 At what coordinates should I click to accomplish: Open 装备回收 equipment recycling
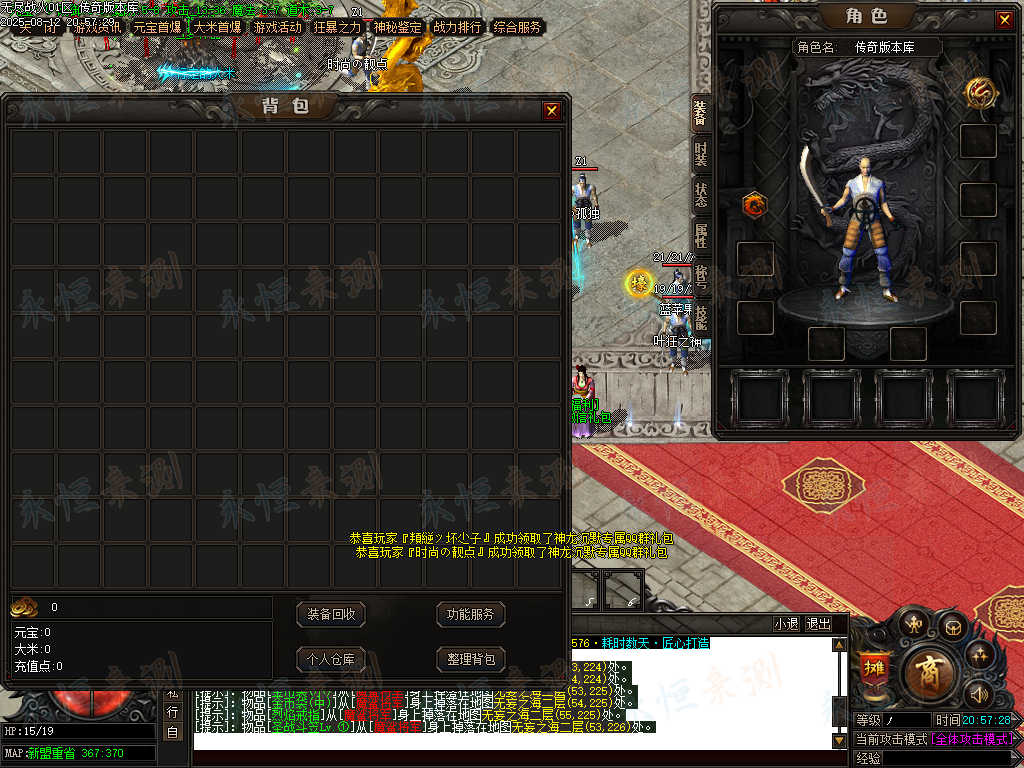(331, 614)
